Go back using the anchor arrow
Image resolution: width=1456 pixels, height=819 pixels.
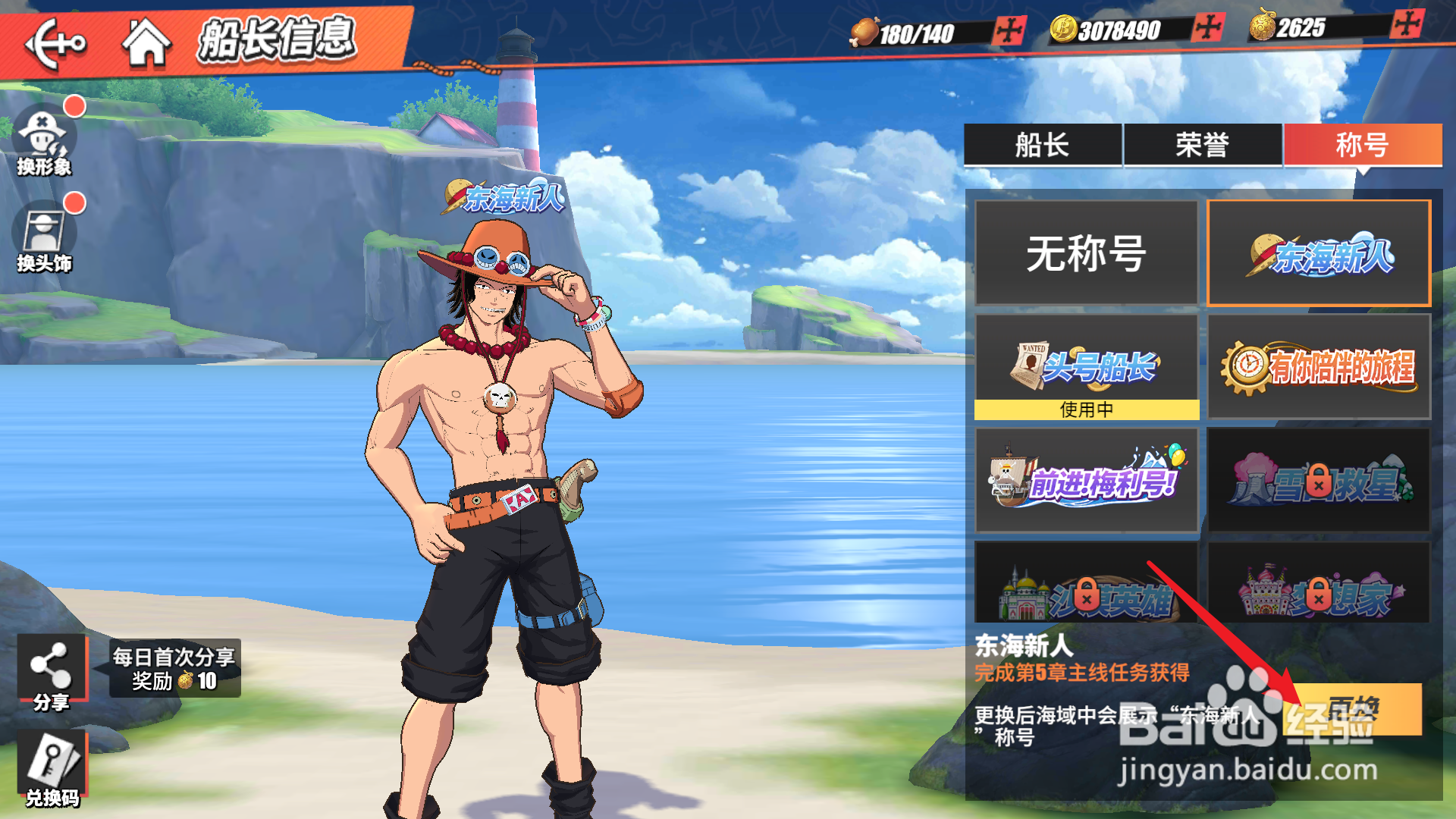(55, 43)
